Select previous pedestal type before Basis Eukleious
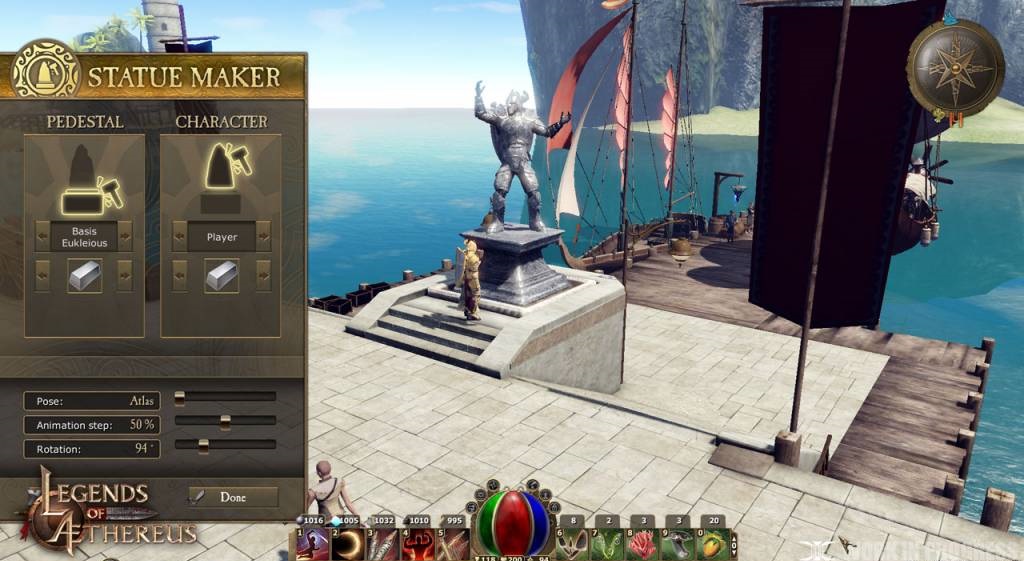Screen dimensions: 1024x561 42,237
